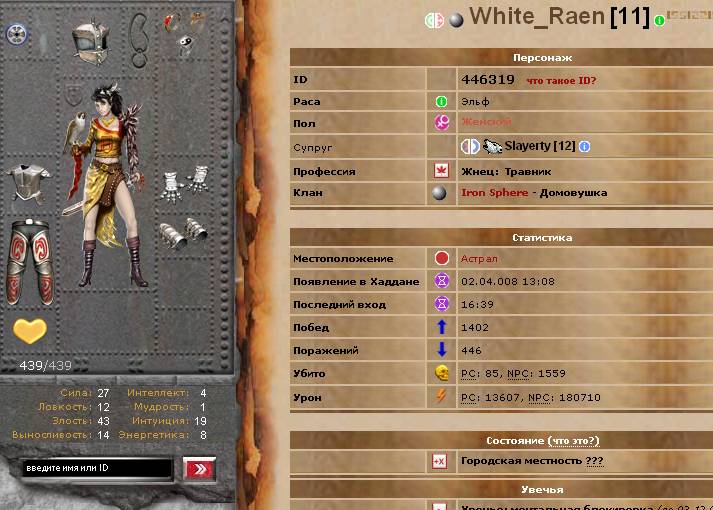Focus the name or ID search field
Image resolution: width=713 pixels, height=510 pixels.
pyautogui.click(x=97, y=468)
